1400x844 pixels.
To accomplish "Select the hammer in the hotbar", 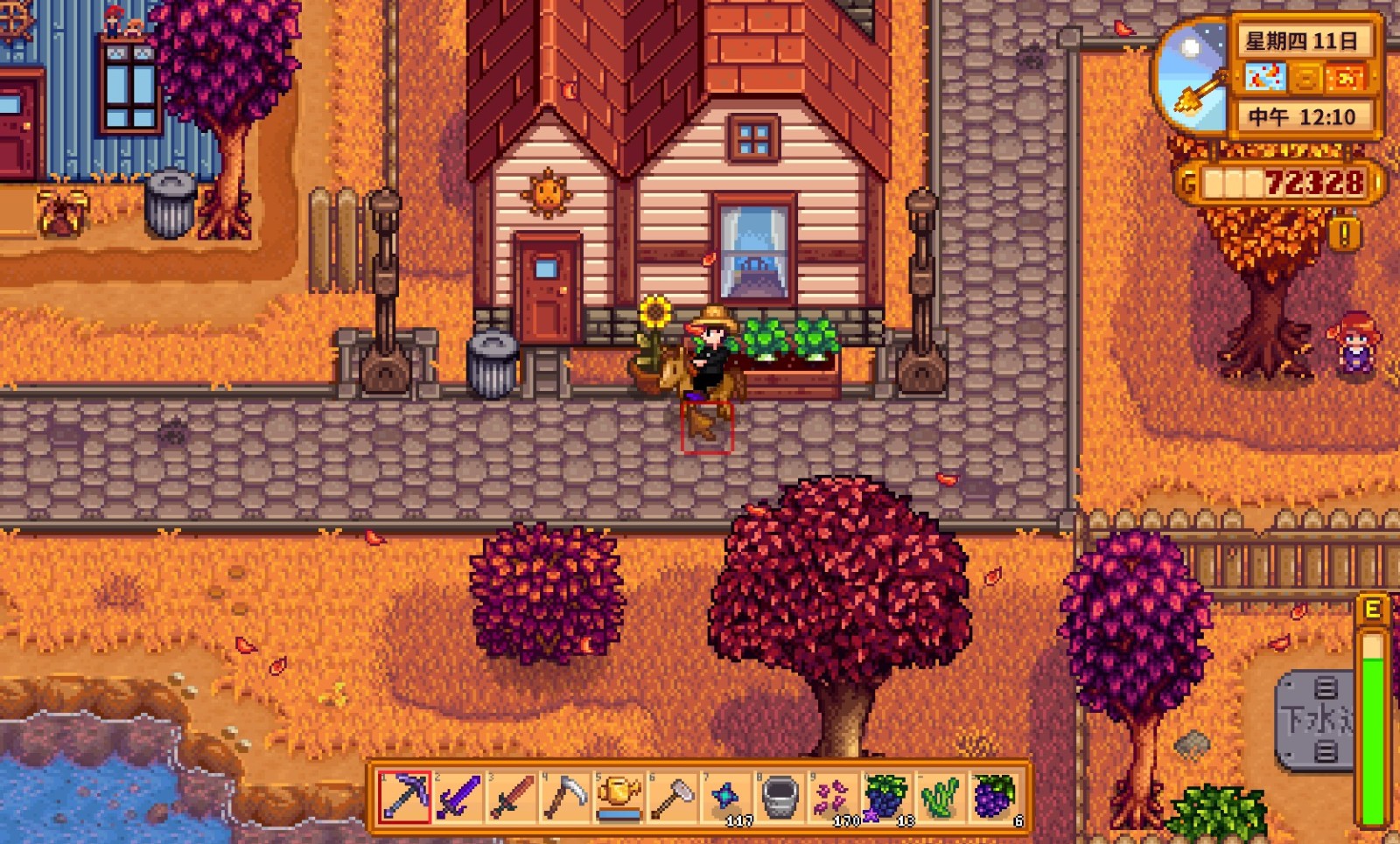I will tap(672, 797).
